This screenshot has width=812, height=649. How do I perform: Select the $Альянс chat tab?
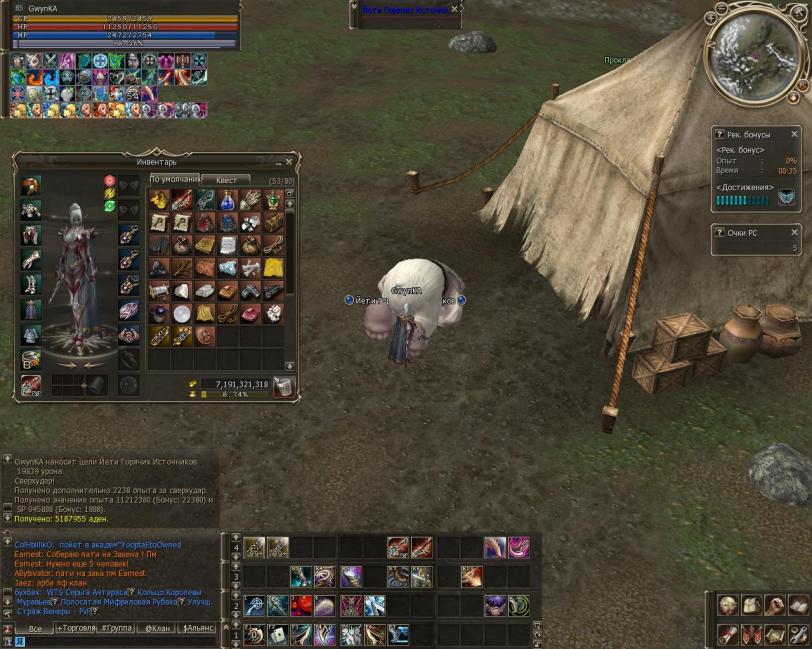coord(195,629)
